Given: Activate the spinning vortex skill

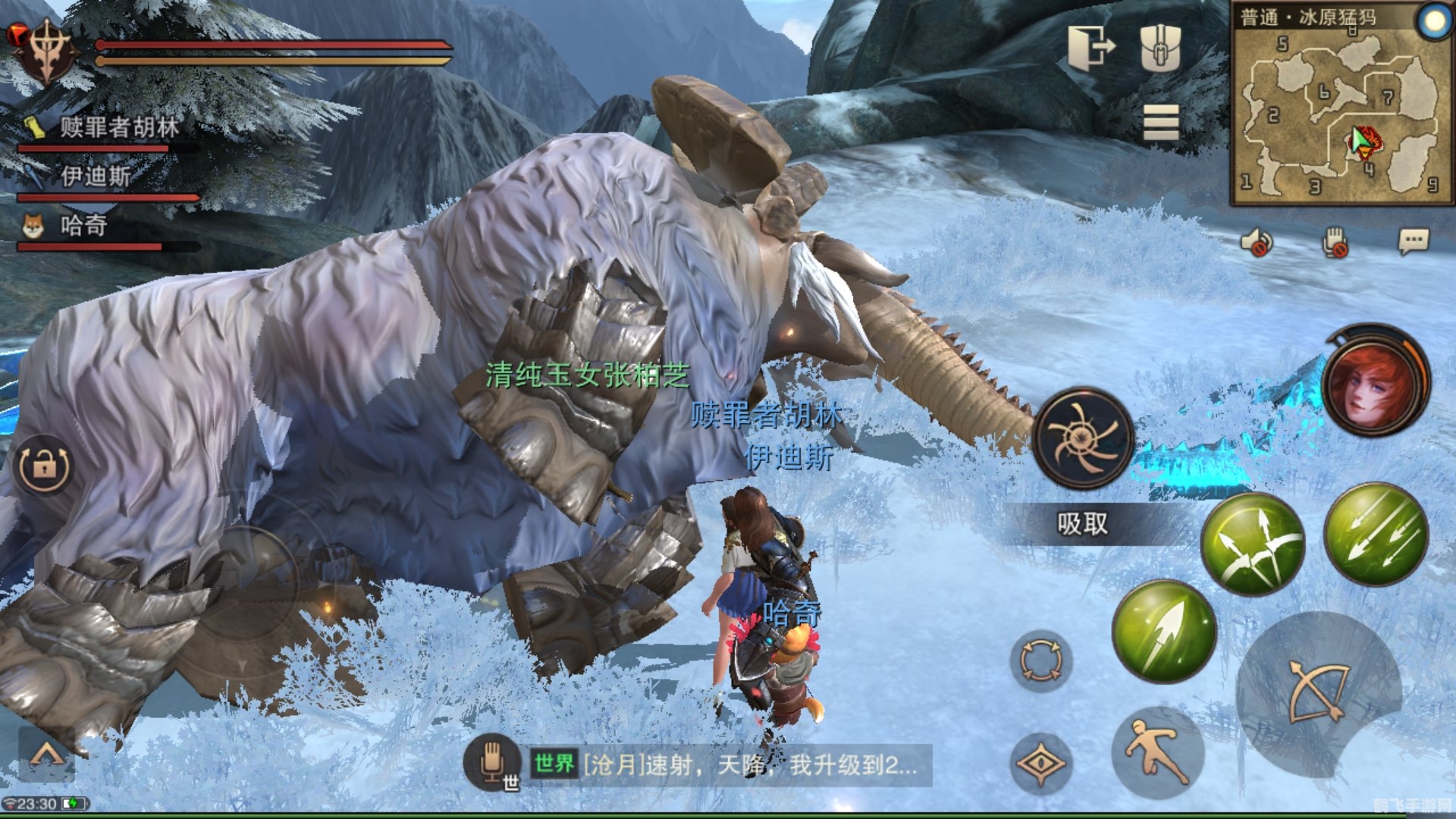Looking at the screenshot, I should tap(1082, 438).
